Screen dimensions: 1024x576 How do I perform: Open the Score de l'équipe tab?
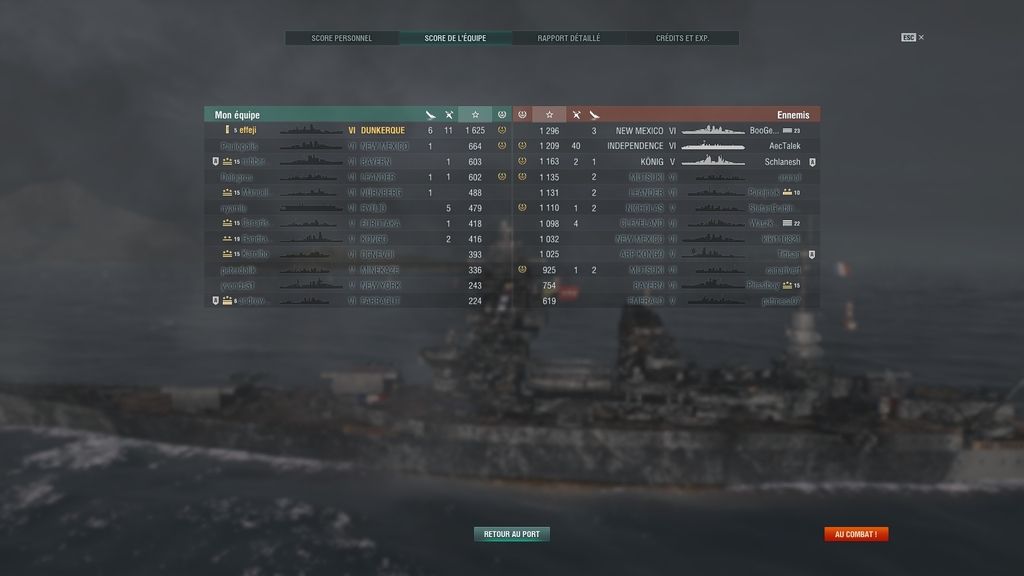point(455,38)
